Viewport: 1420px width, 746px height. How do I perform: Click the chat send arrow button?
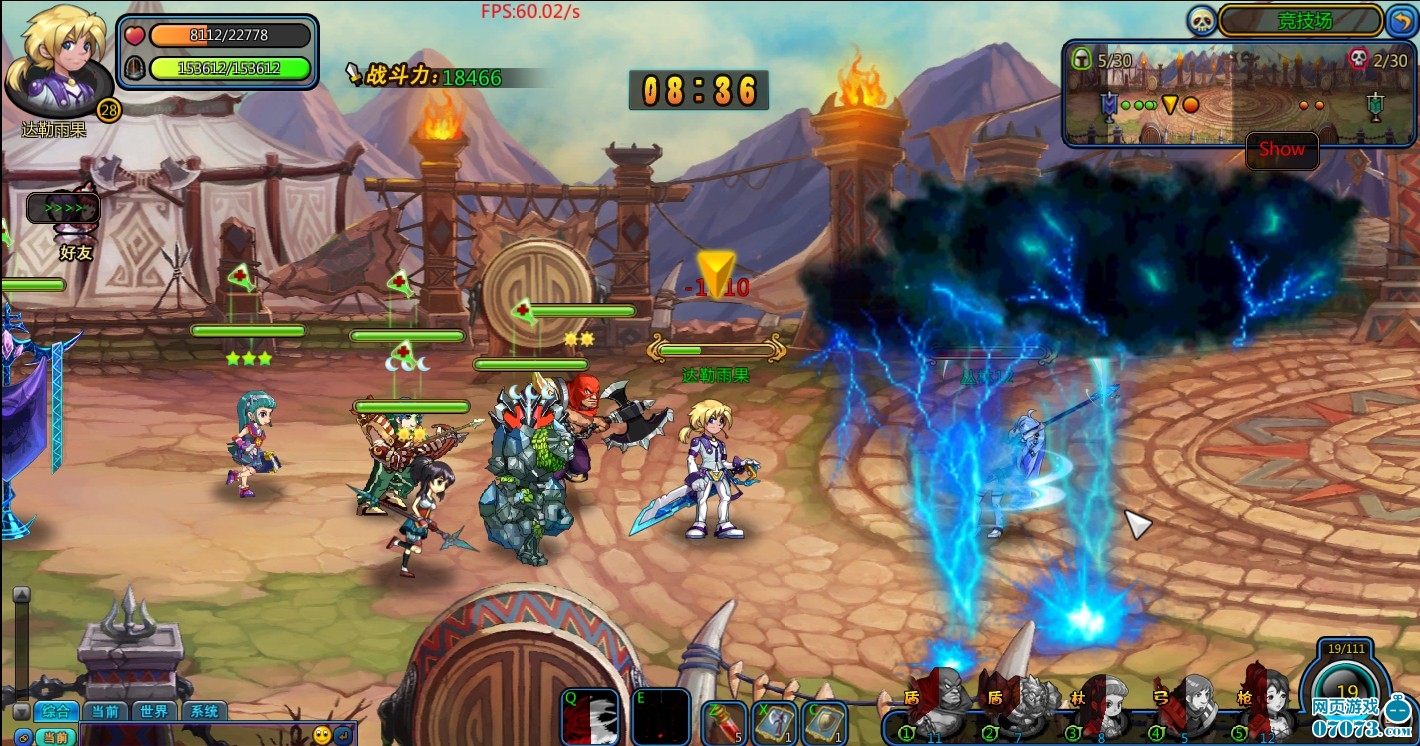[343, 735]
